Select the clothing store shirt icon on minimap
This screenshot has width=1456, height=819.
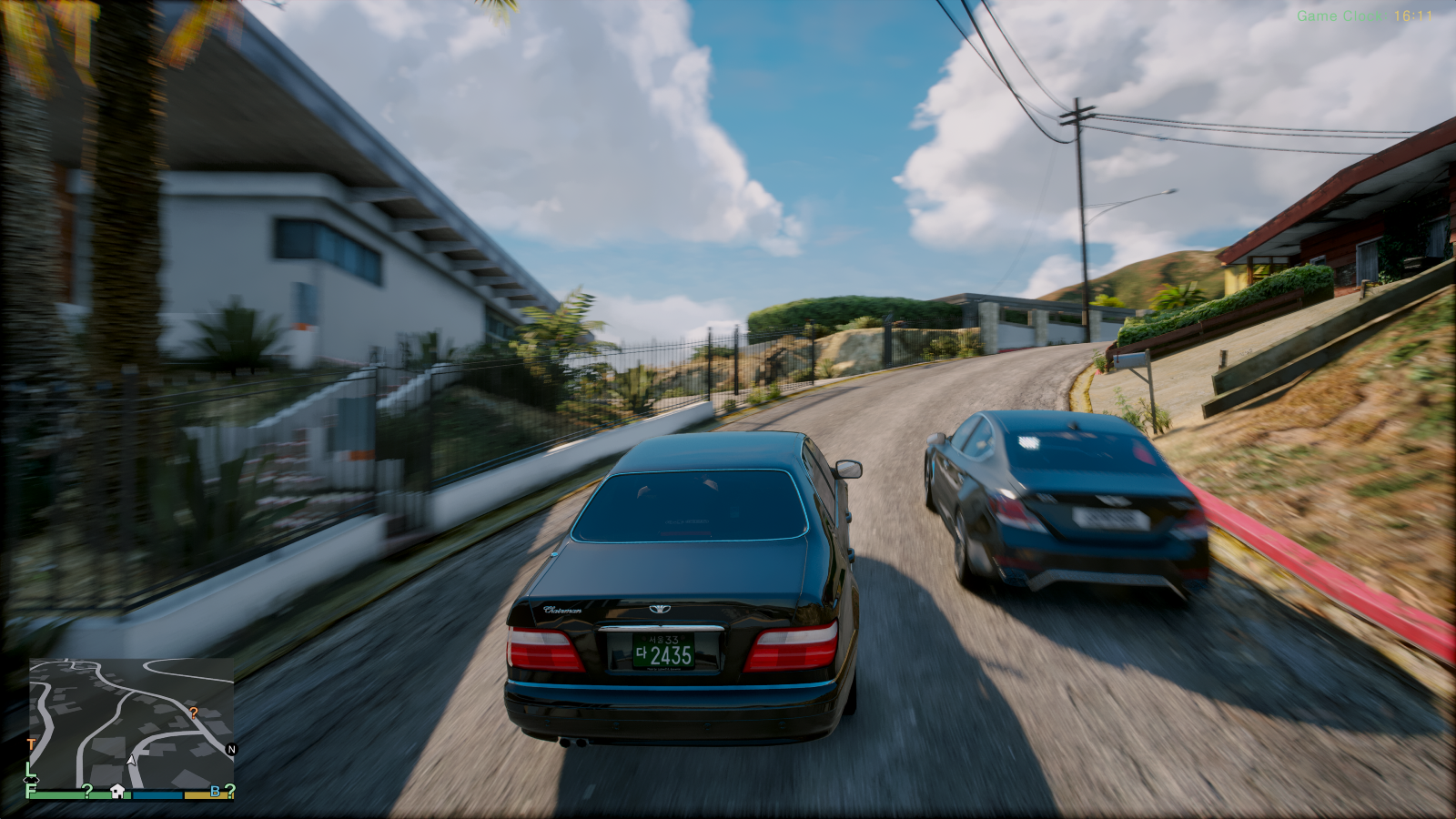(x=30, y=781)
